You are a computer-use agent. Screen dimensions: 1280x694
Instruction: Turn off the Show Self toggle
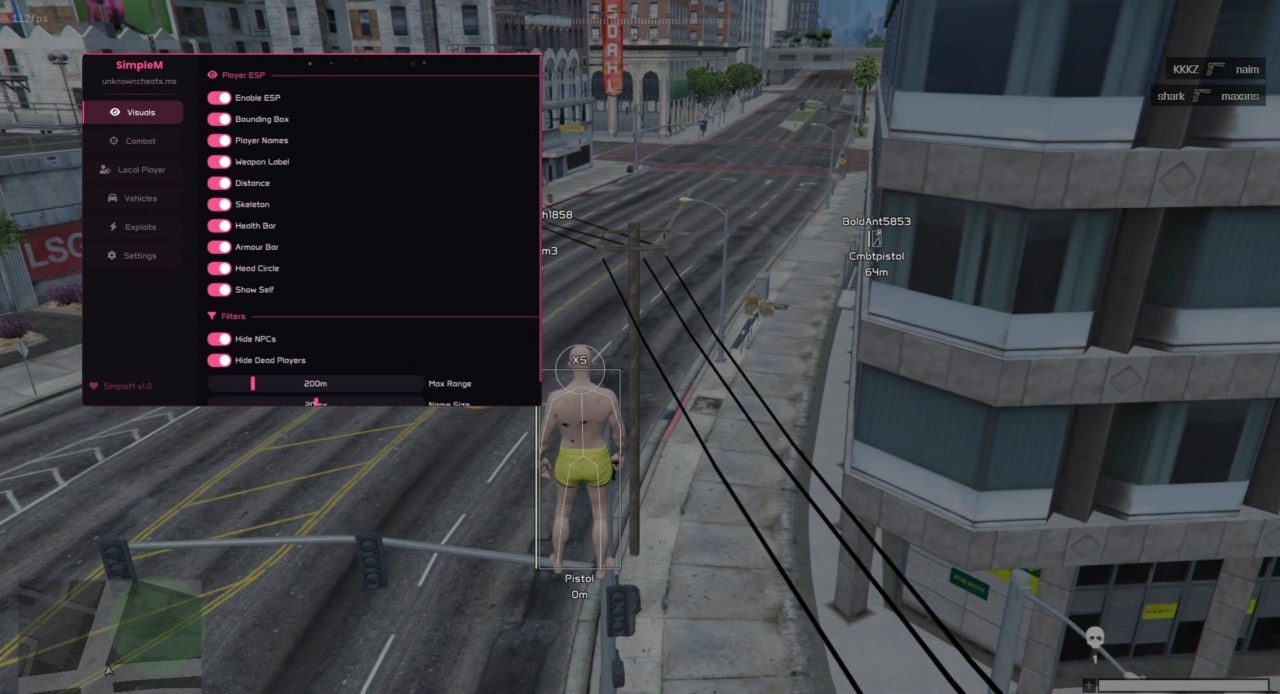point(219,290)
